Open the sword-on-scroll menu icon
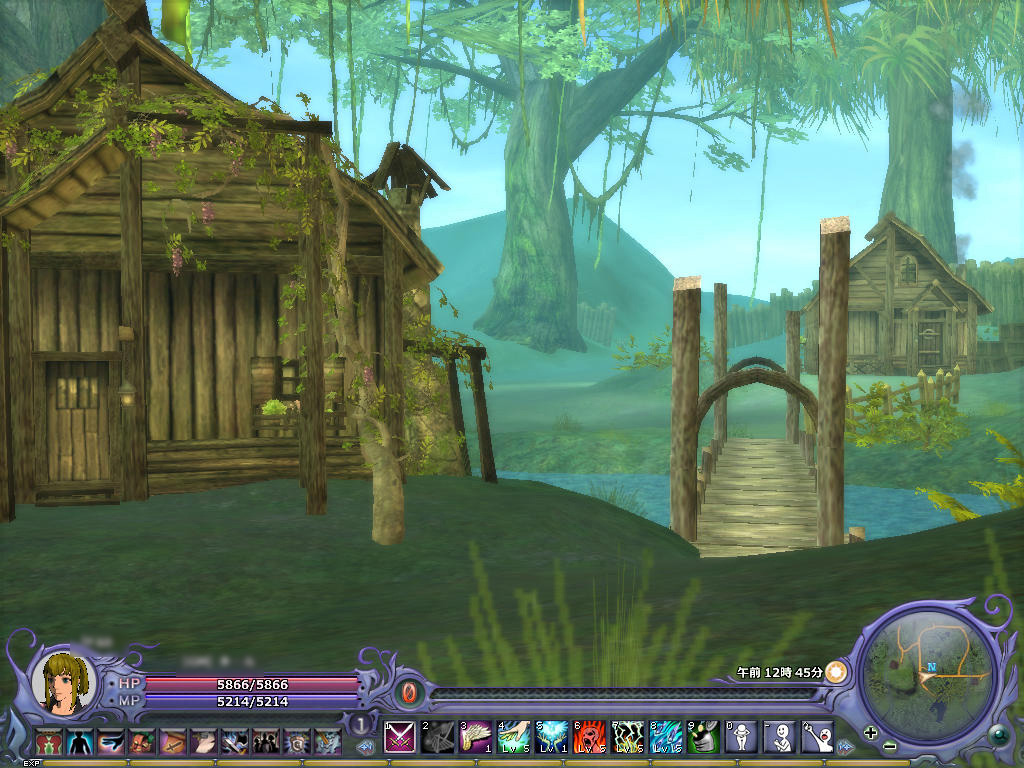Image resolution: width=1024 pixels, height=768 pixels. tap(174, 741)
